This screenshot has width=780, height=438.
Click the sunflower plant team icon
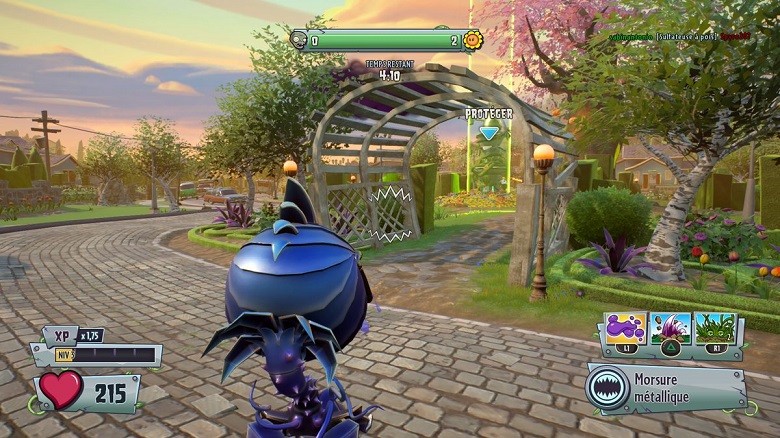tap(473, 40)
